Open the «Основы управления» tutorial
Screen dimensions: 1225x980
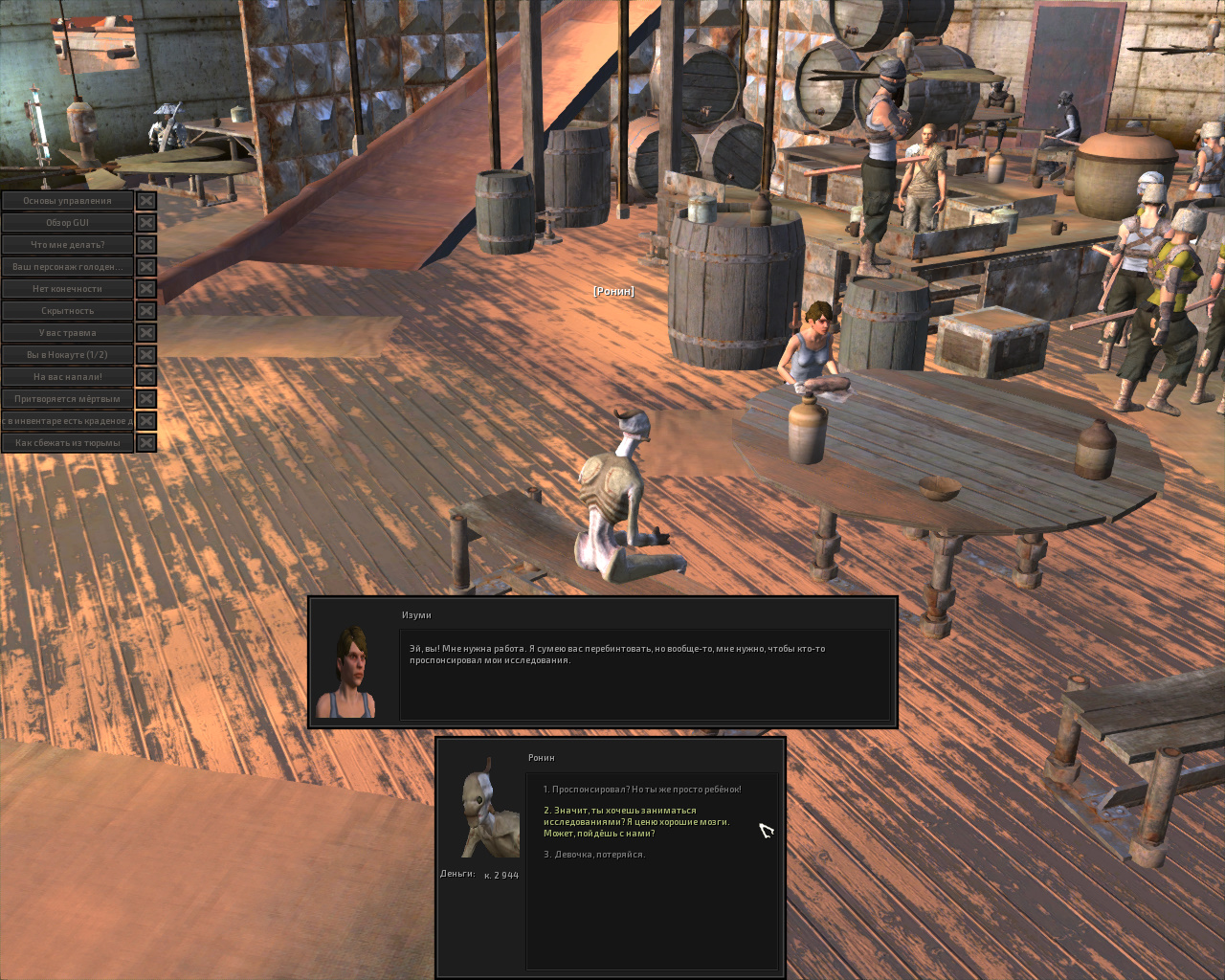pos(67,201)
